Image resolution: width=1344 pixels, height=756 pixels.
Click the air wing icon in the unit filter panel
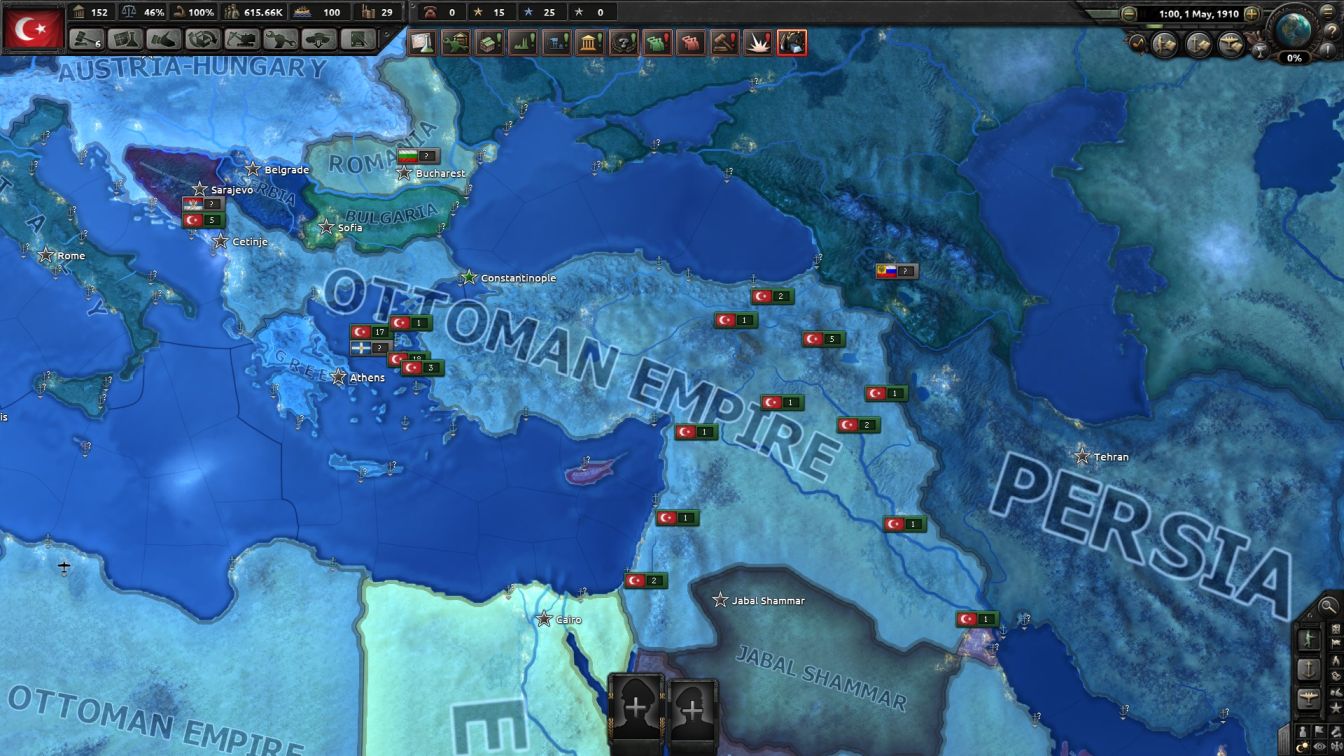[x=1308, y=695]
